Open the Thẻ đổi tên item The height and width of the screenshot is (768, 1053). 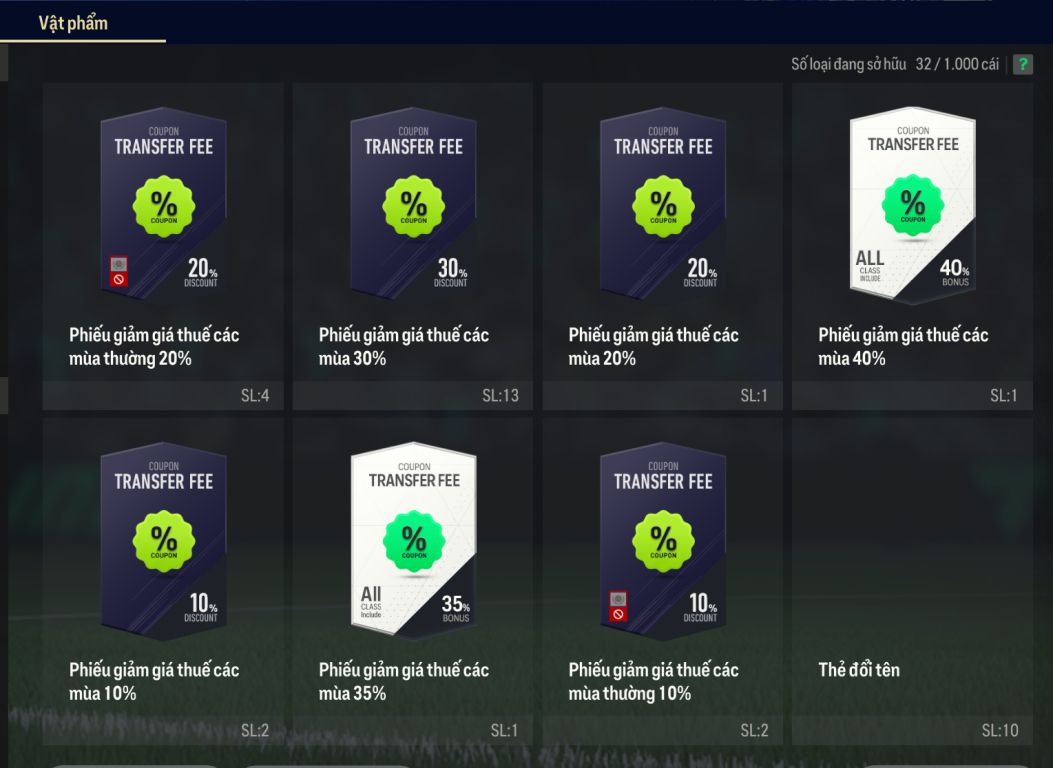pyautogui.click(x=912, y=580)
